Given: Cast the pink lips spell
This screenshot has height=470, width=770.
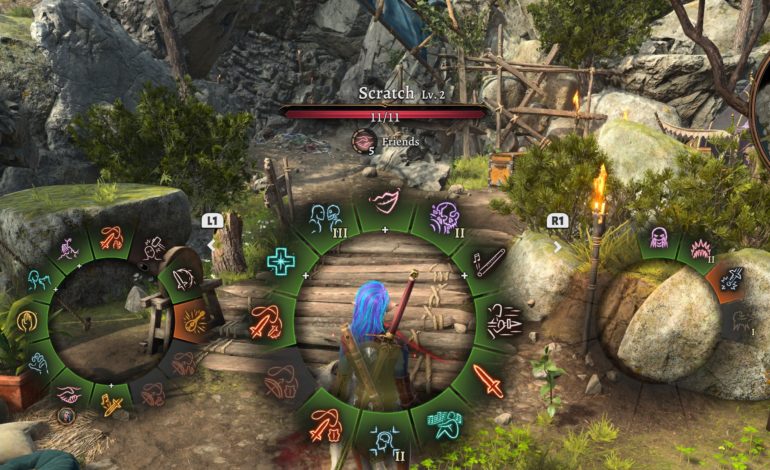Looking at the screenshot, I should [x=384, y=199].
